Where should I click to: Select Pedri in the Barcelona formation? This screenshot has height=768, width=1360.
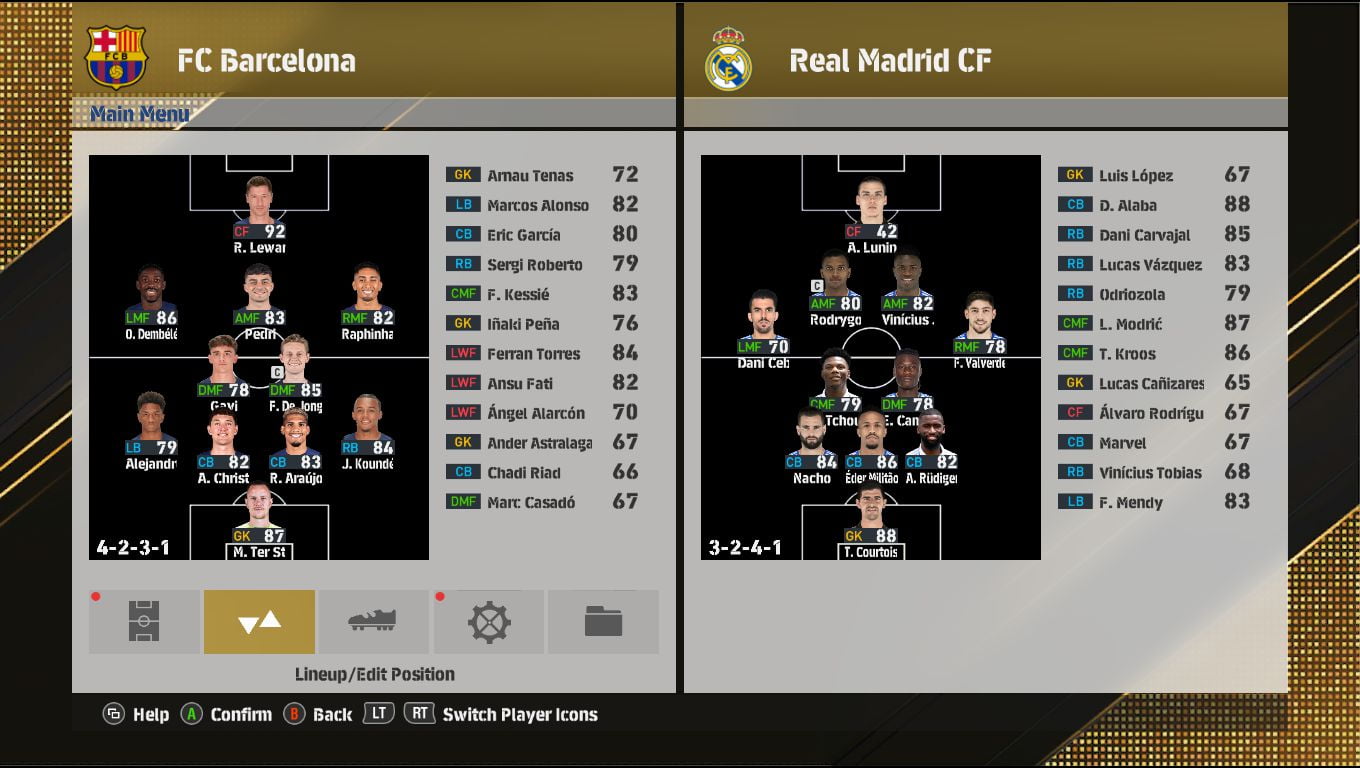[x=259, y=300]
